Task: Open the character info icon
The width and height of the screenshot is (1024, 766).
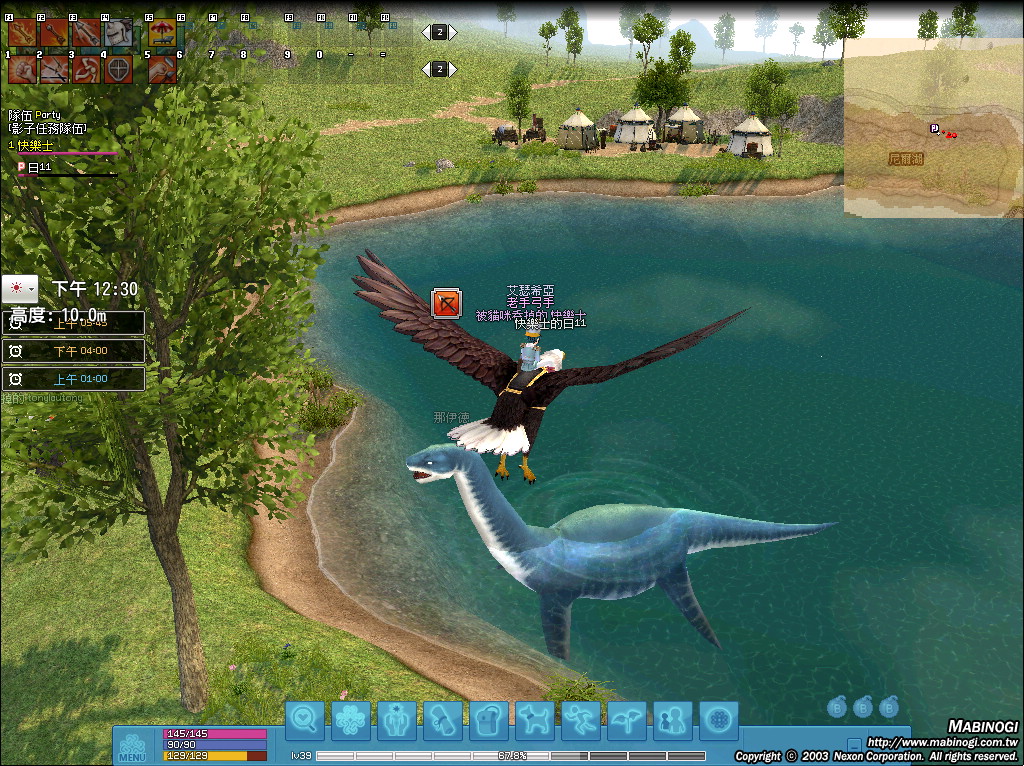Action: (x=397, y=720)
